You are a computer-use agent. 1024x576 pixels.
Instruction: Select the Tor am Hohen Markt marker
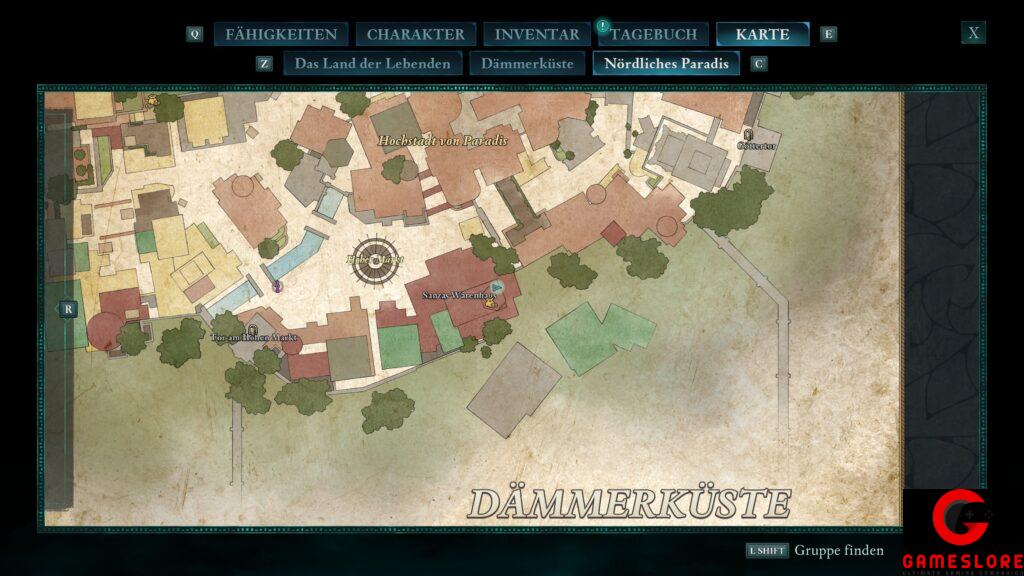click(252, 328)
